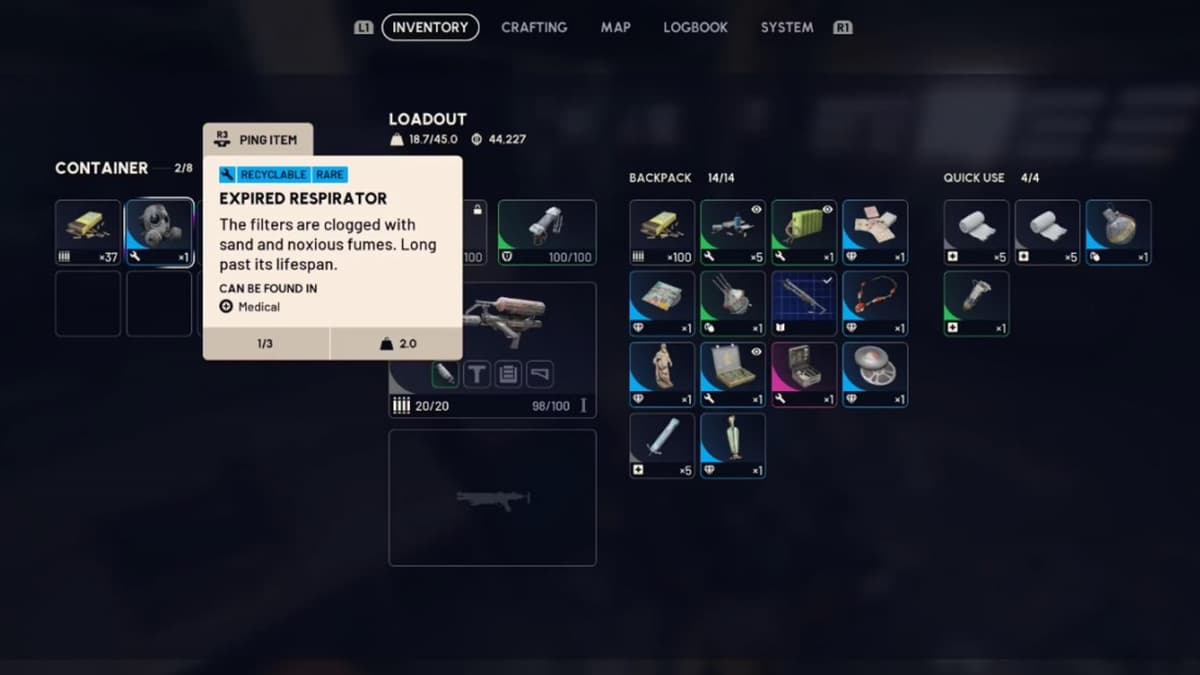
Task: Switch to the Crafting tab
Action: 534,27
